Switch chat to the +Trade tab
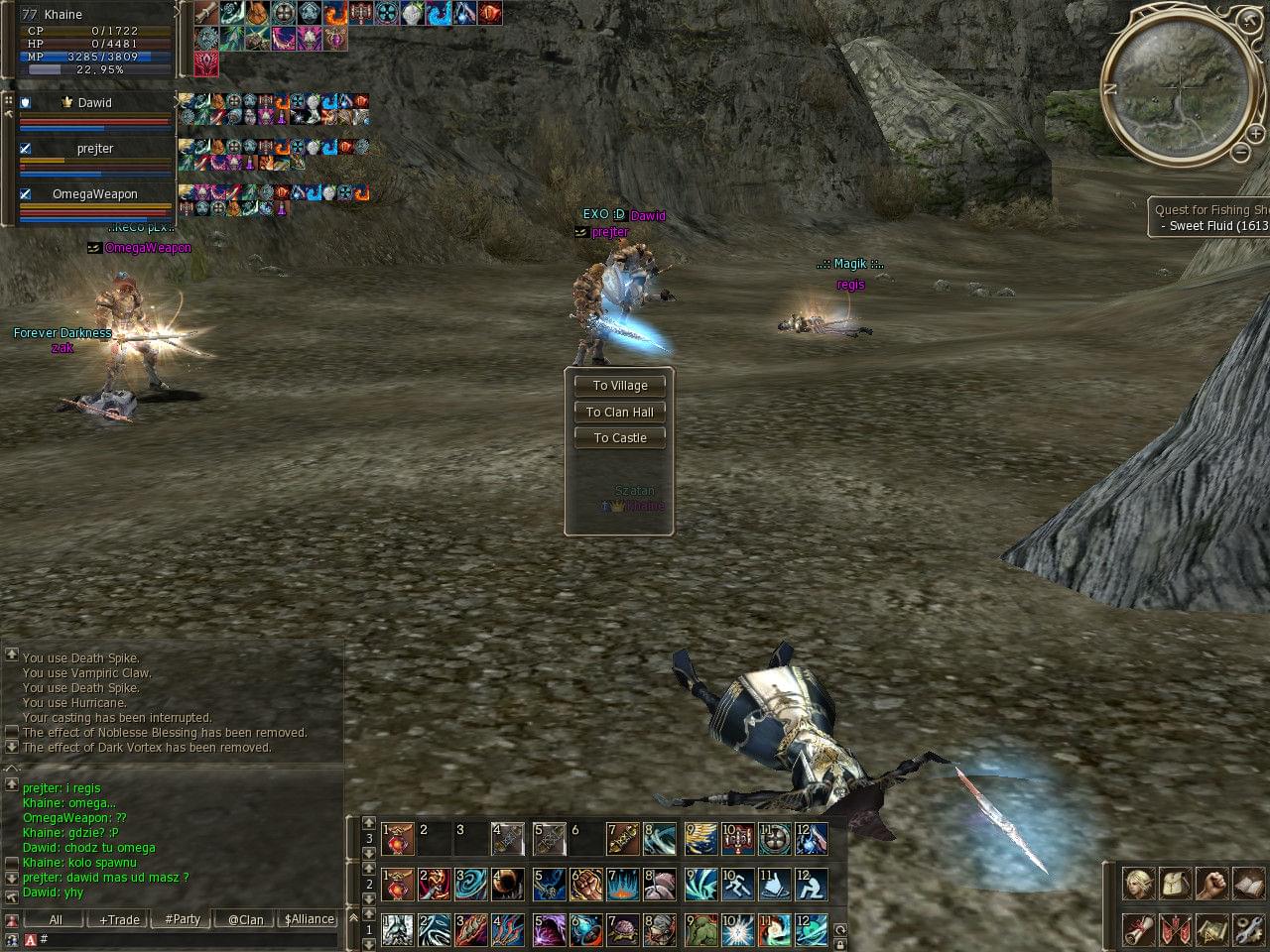The image size is (1270, 952). 119,920
